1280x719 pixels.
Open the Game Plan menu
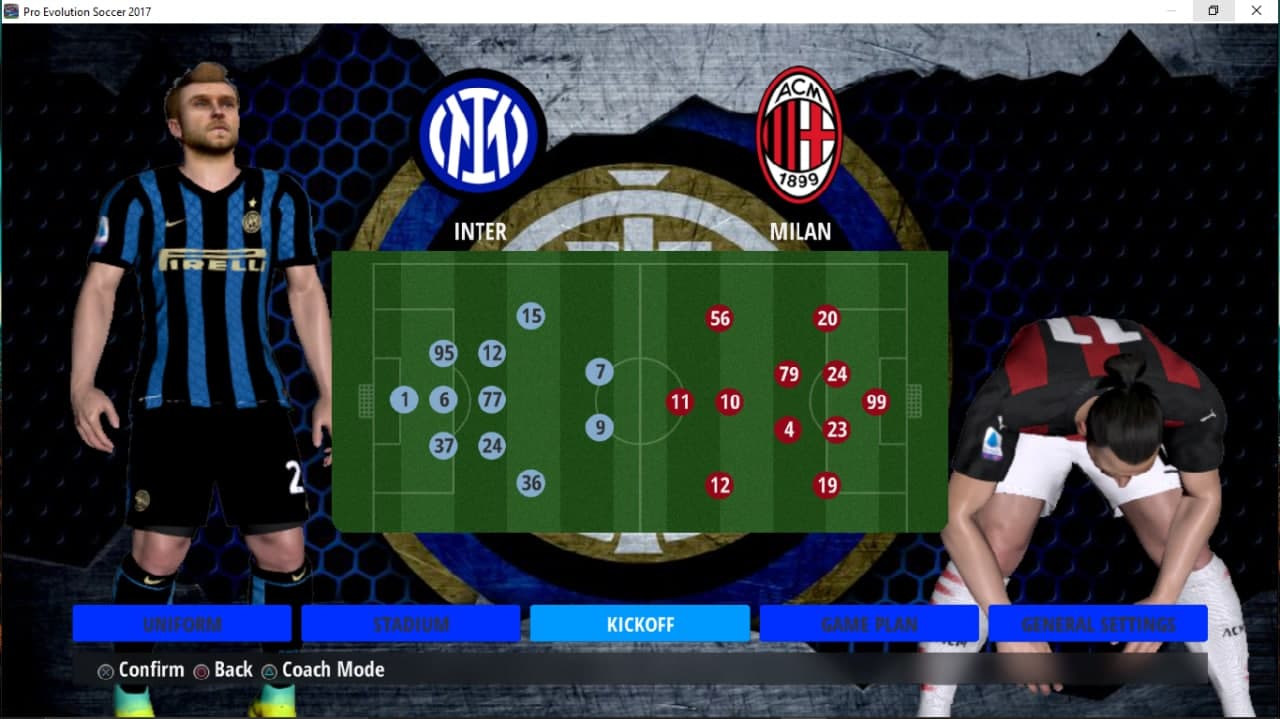(869, 624)
